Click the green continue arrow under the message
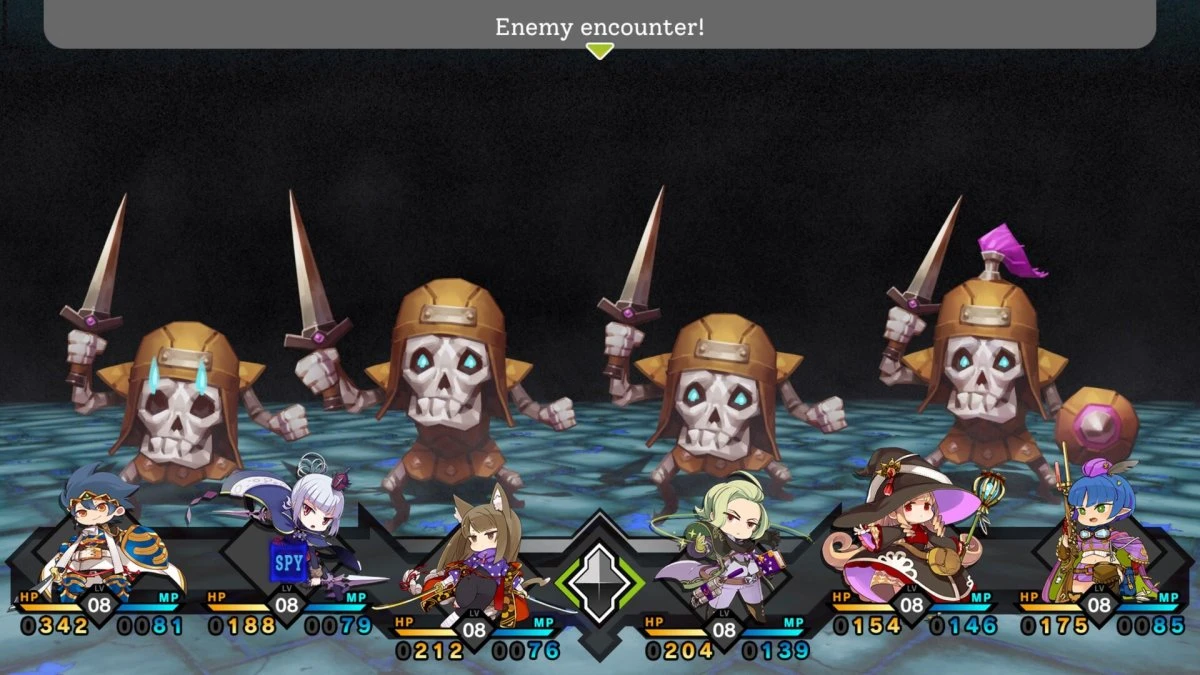This screenshot has width=1200, height=675. coord(599,51)
